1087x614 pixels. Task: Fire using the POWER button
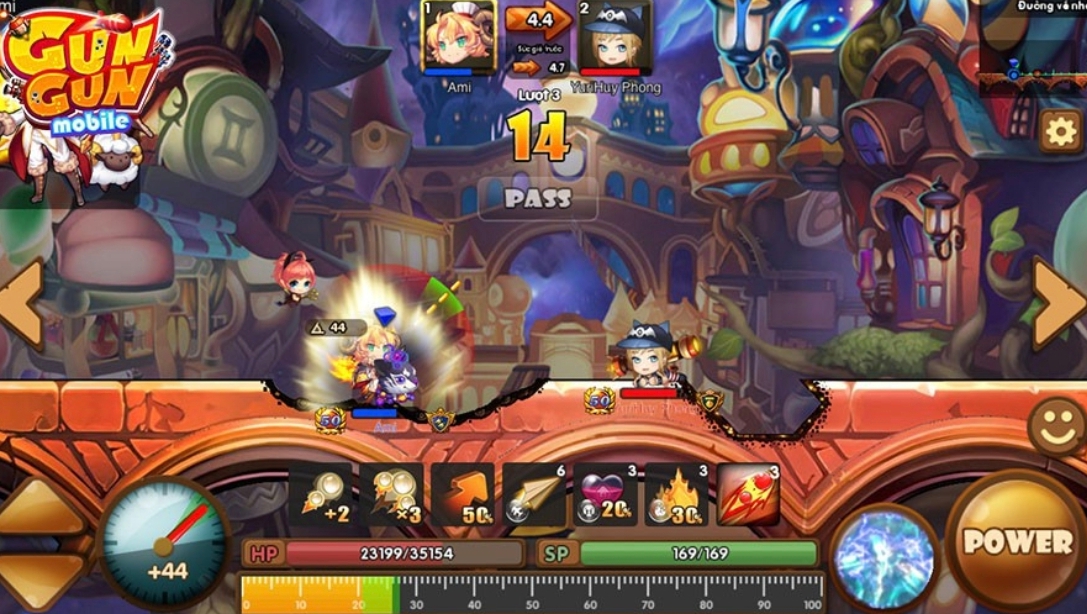pyautogui.click(x=1017, y=541)
